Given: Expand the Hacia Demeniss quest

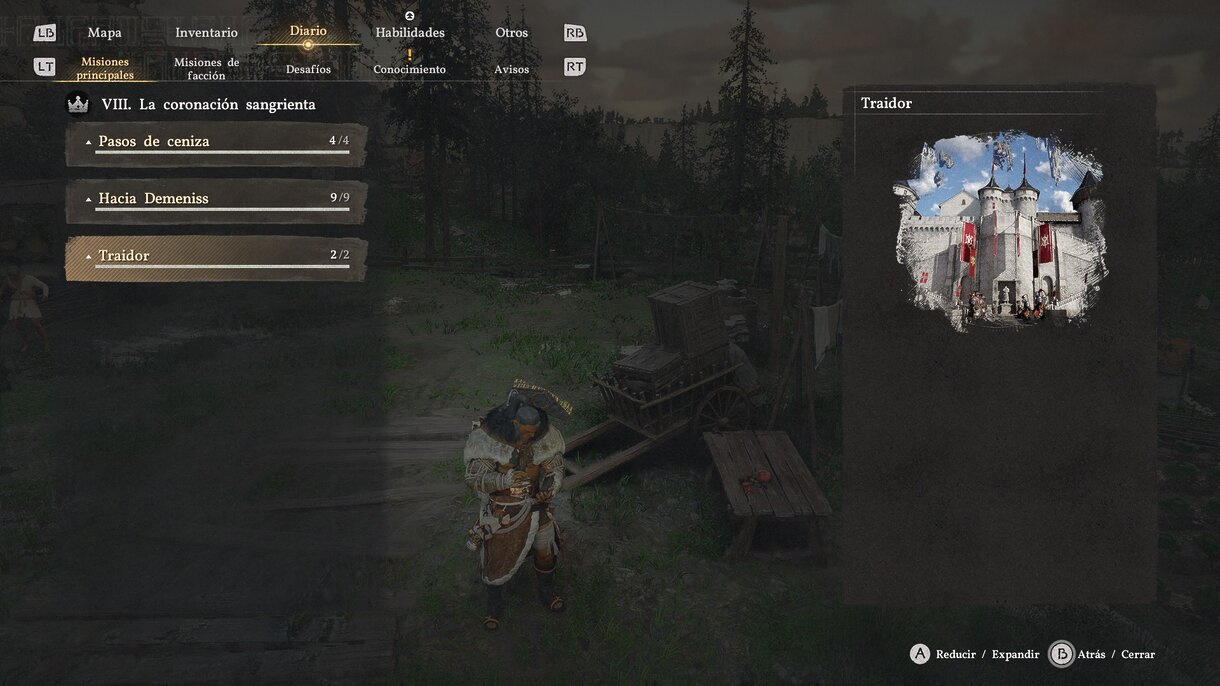Looking at the screenshot, I should tap(216, 200).
